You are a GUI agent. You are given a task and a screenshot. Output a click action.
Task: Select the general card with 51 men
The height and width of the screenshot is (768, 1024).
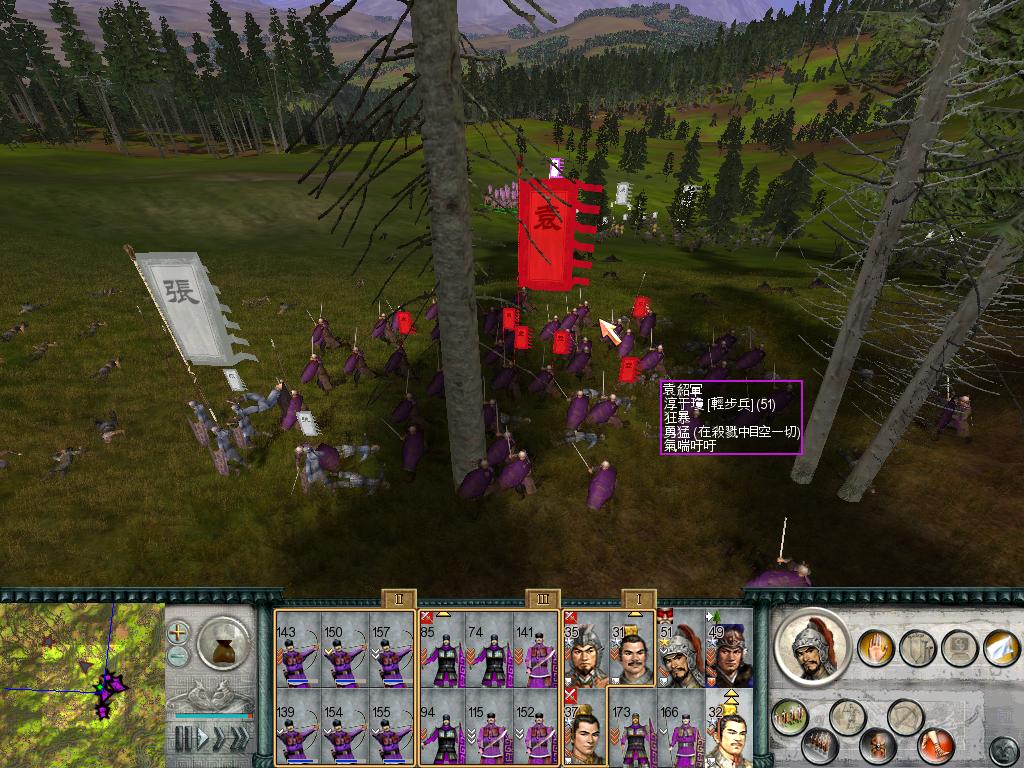coord(680,649)
